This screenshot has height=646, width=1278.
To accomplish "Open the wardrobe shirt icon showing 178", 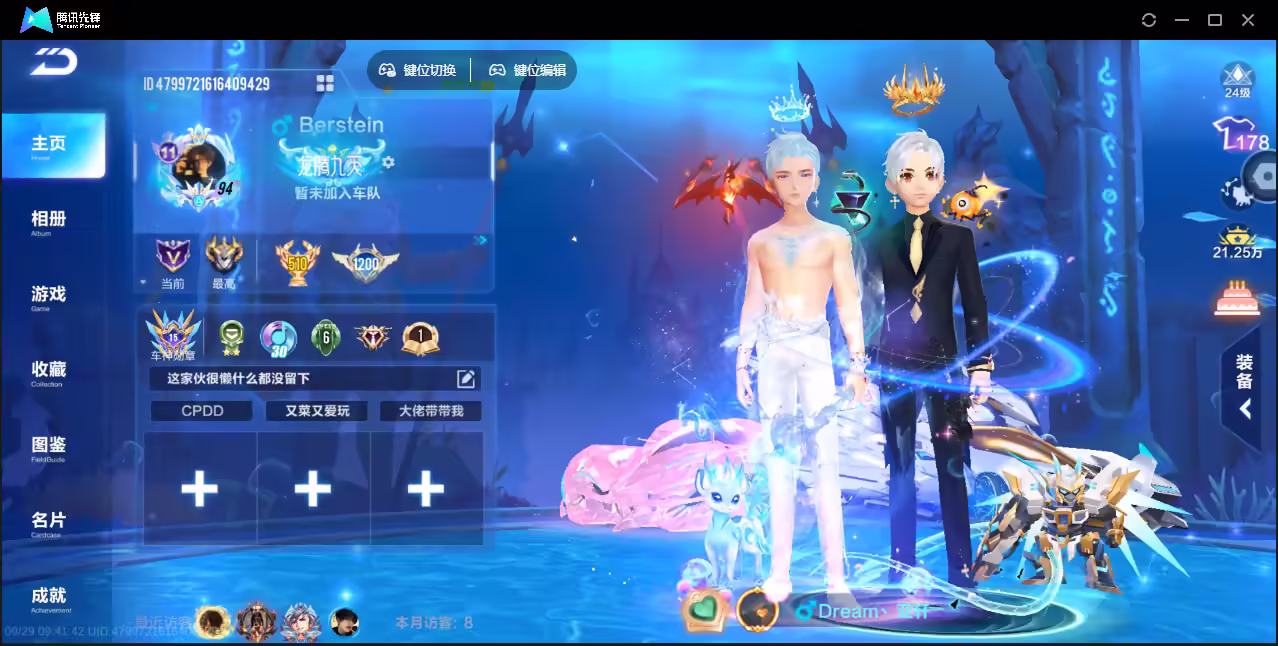I will [1238, 135].
